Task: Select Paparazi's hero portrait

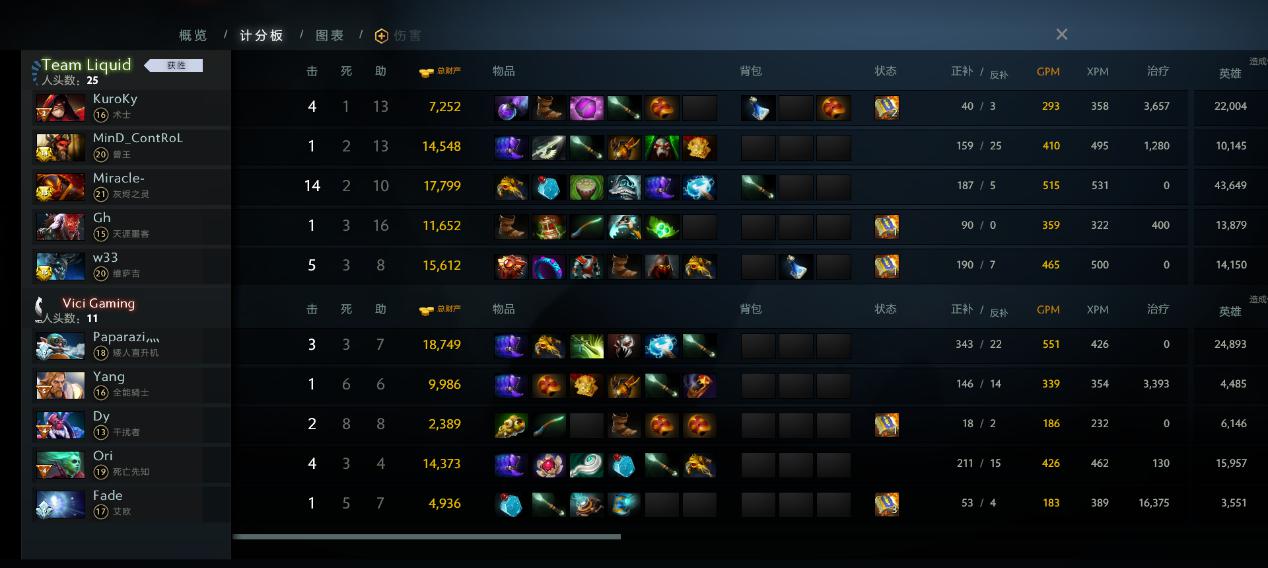Action: coord(61,345)
